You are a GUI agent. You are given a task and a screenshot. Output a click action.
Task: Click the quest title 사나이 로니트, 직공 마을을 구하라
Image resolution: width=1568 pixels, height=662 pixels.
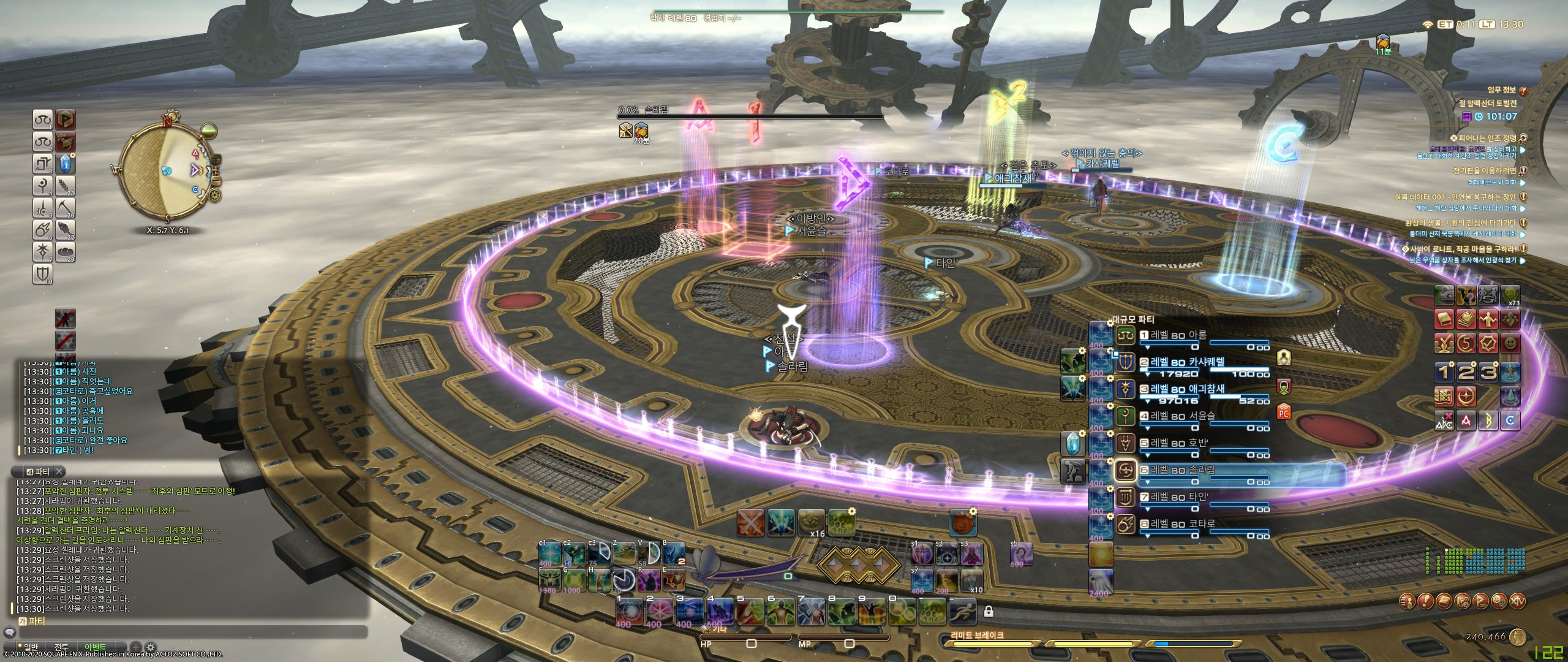1463,249
